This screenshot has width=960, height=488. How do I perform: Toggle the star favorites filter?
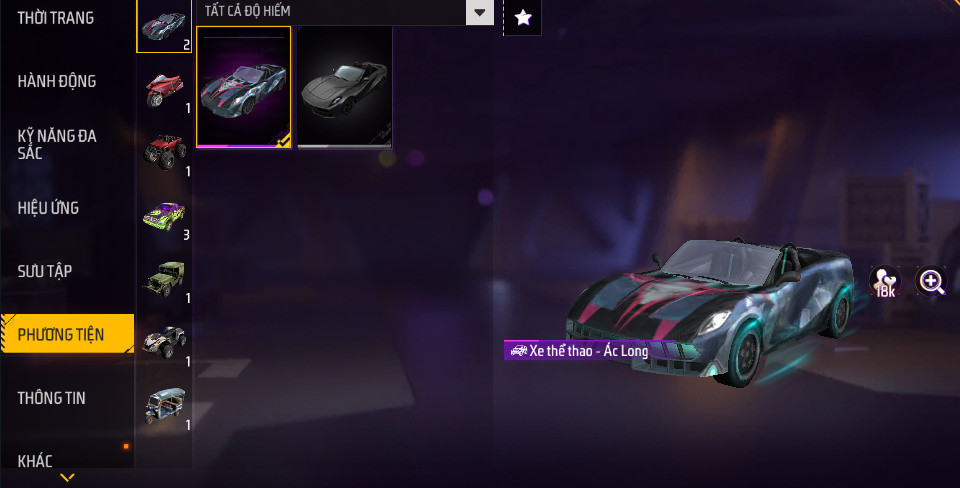coord(522,17)
